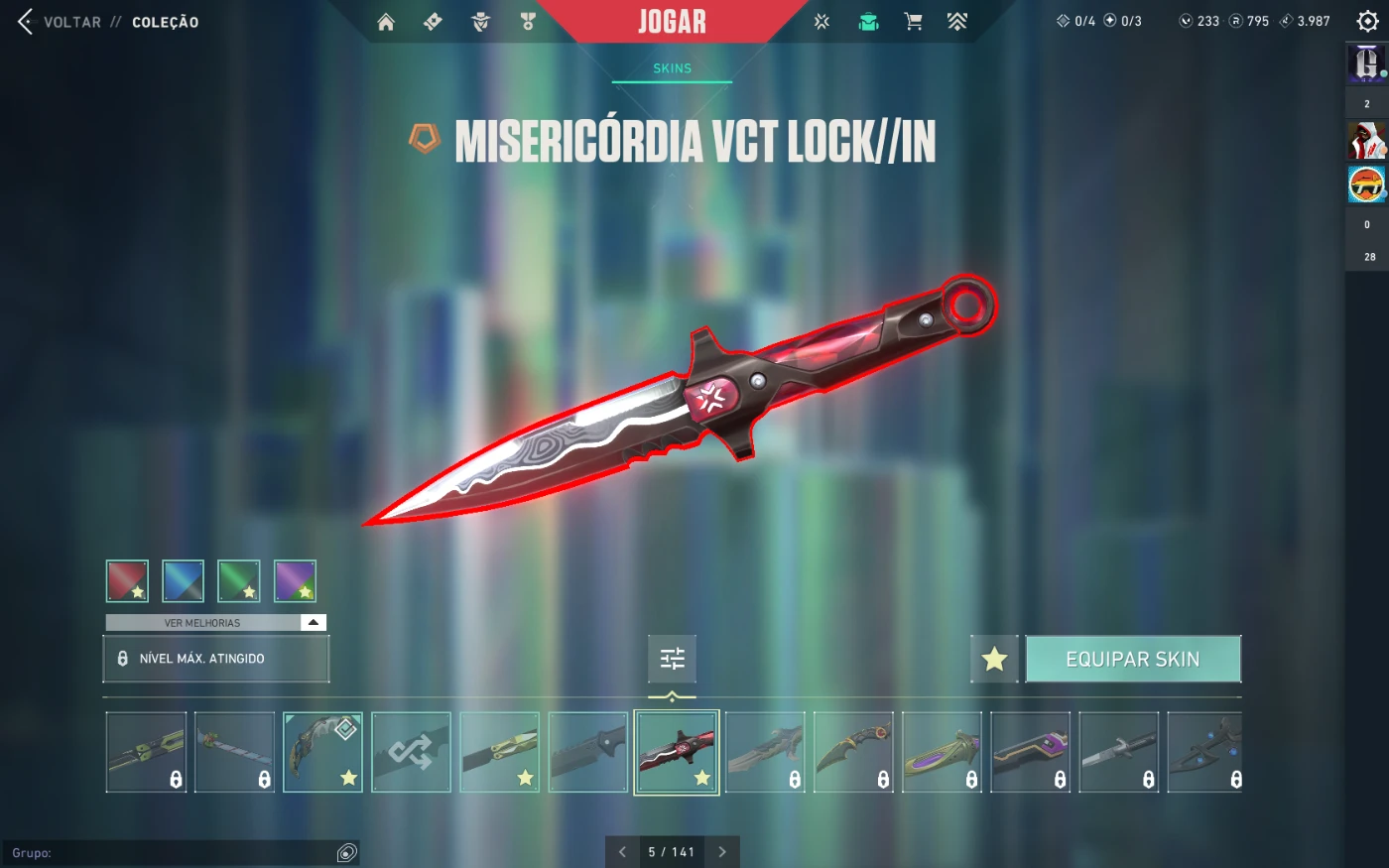Choose the blue skin variant swatch
Screen dimensions: 1389x868
click(184, 581)
